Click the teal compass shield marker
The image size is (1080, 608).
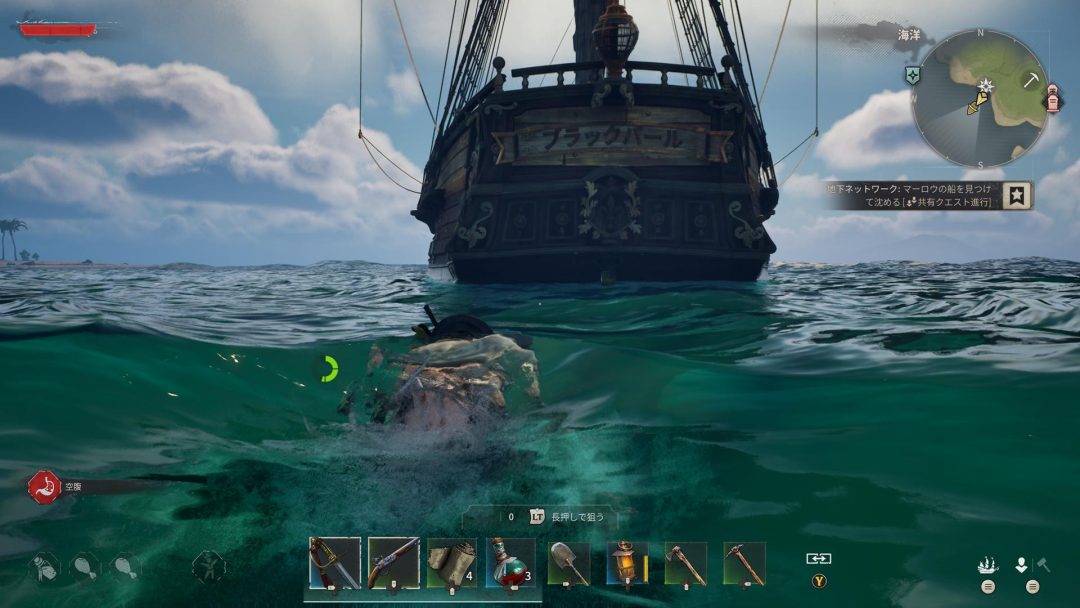pyautogui.click(x=913, y=75)
